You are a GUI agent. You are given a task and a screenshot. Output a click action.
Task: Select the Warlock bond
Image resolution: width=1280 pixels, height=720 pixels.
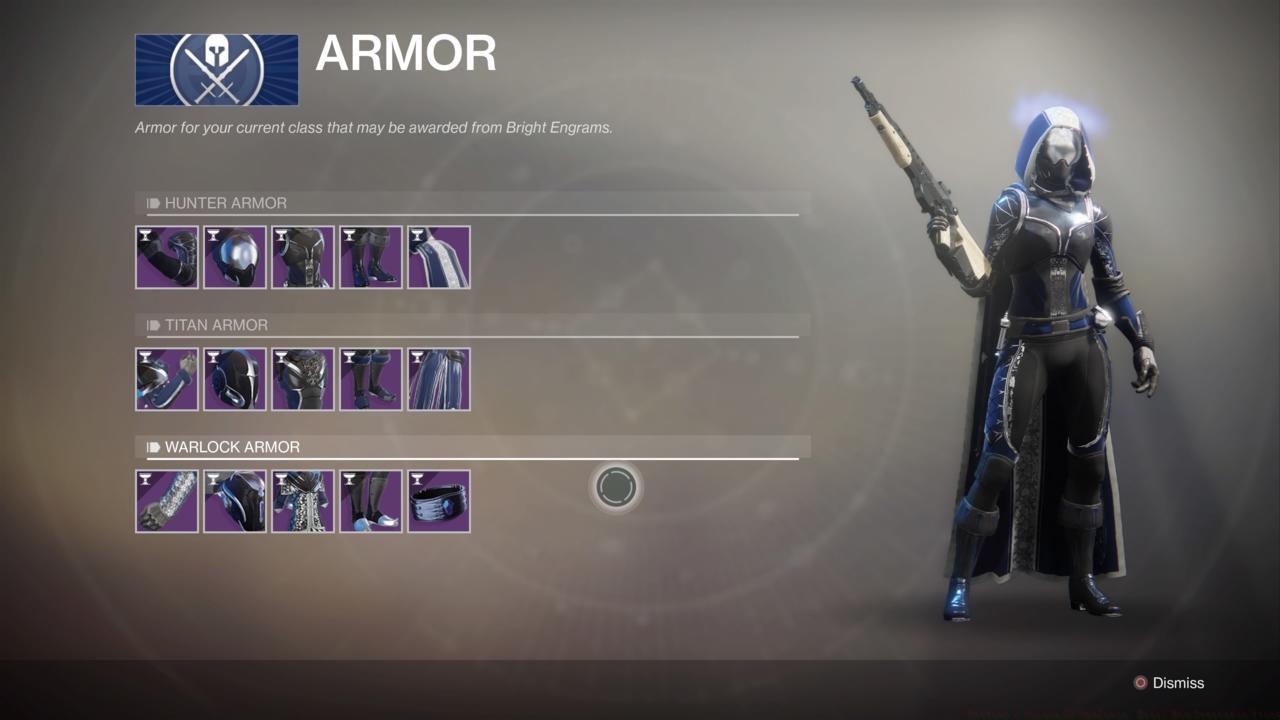[438, 500]
